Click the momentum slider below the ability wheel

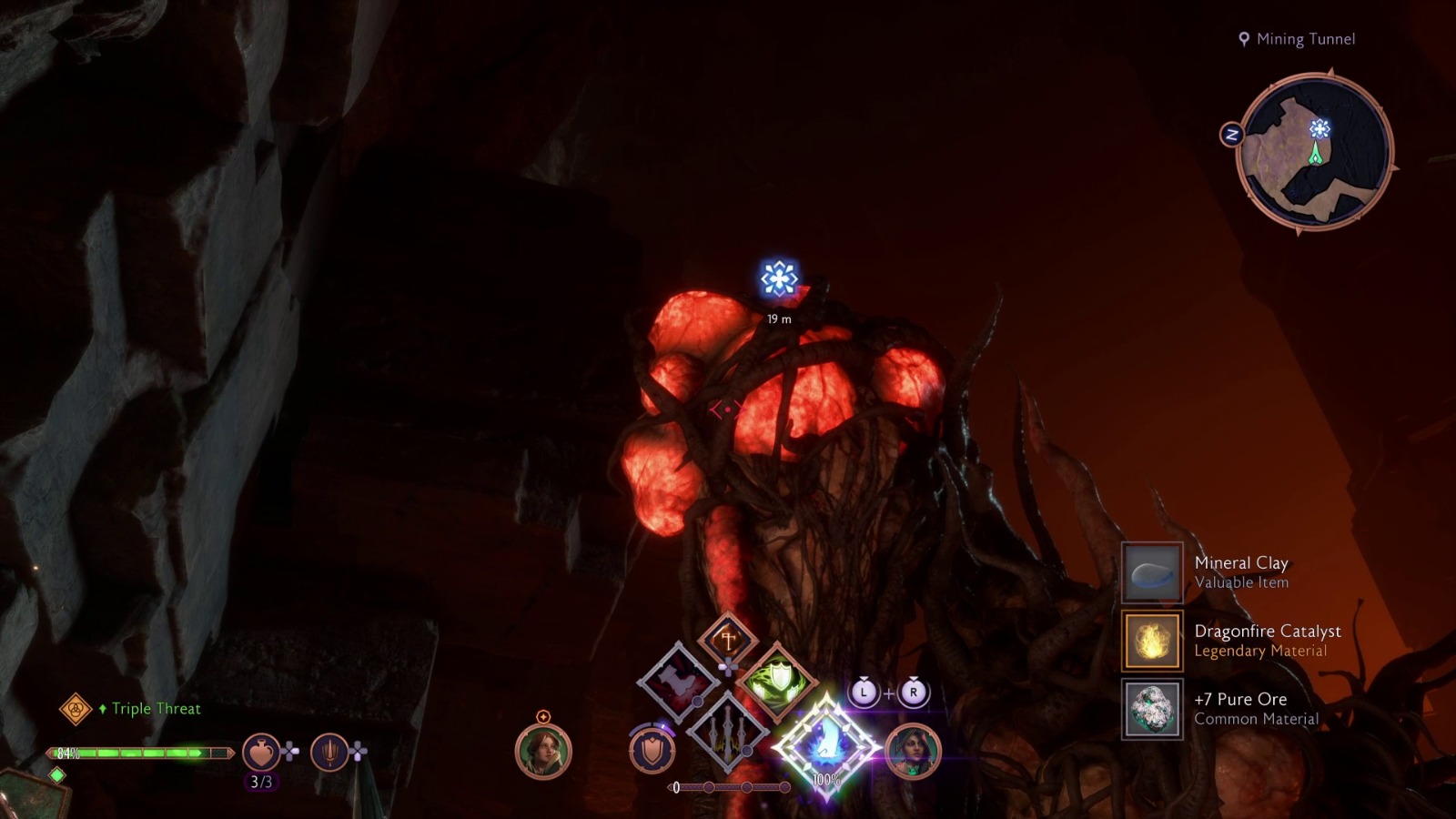730,786
